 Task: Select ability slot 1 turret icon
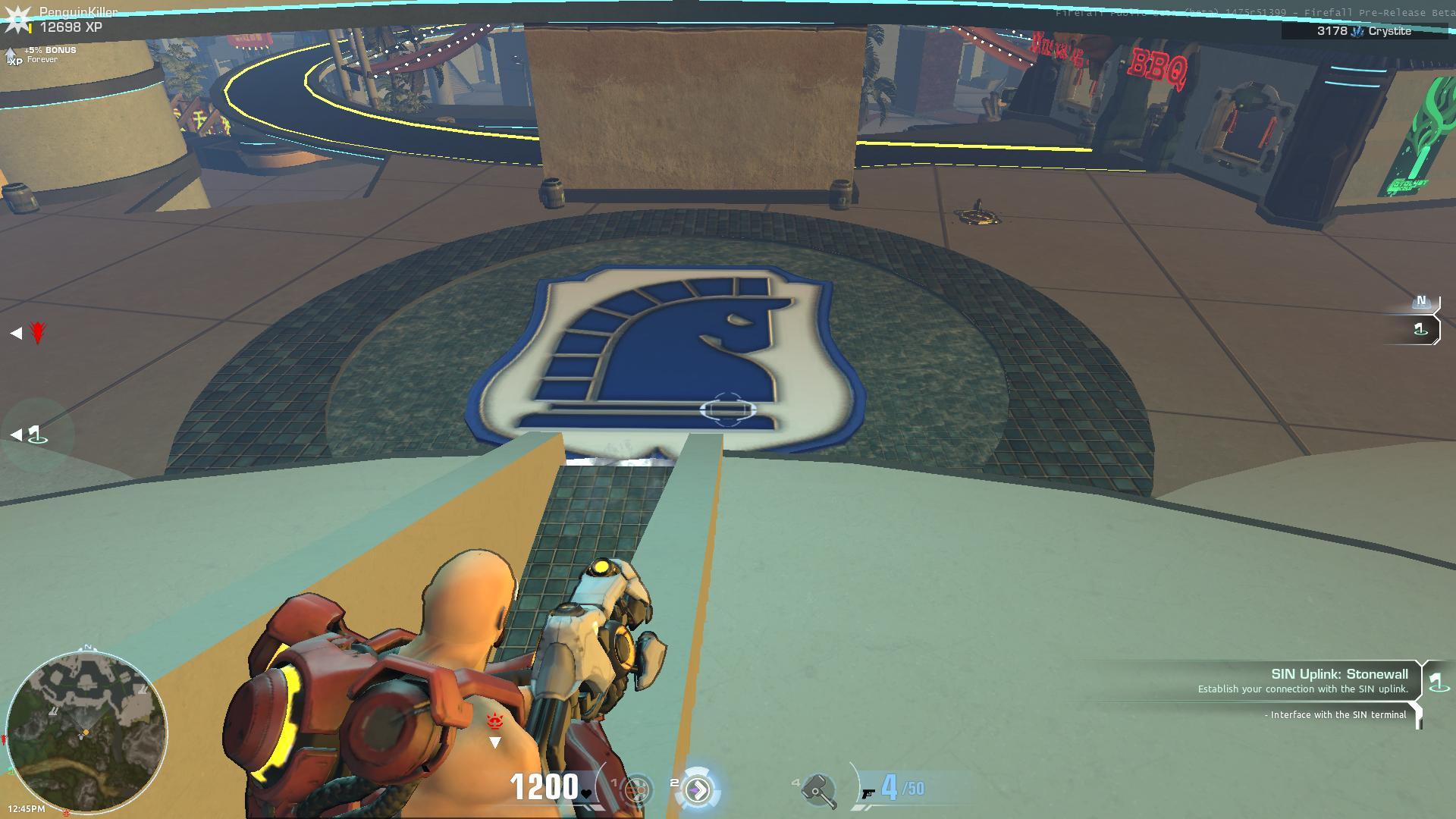point(635,789)
